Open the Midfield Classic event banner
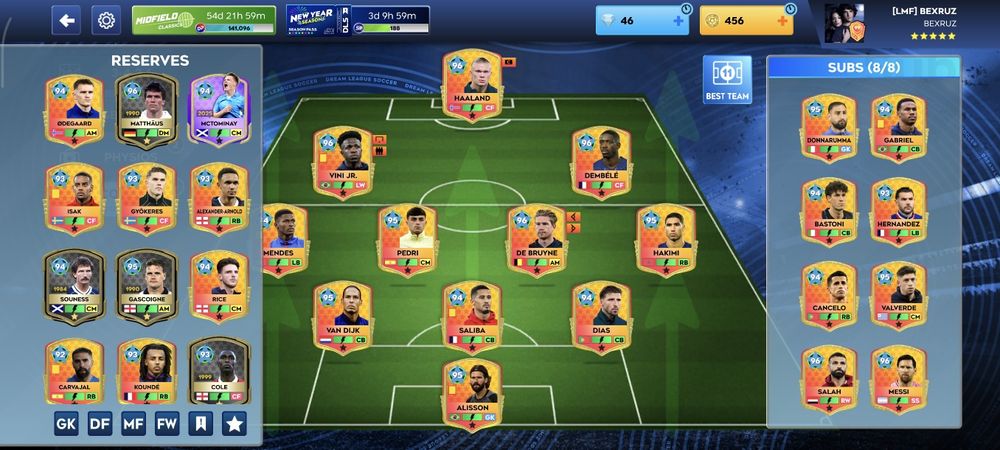Image resolution: width=1000 pixels, height=450 pixels. click(203, 20)
